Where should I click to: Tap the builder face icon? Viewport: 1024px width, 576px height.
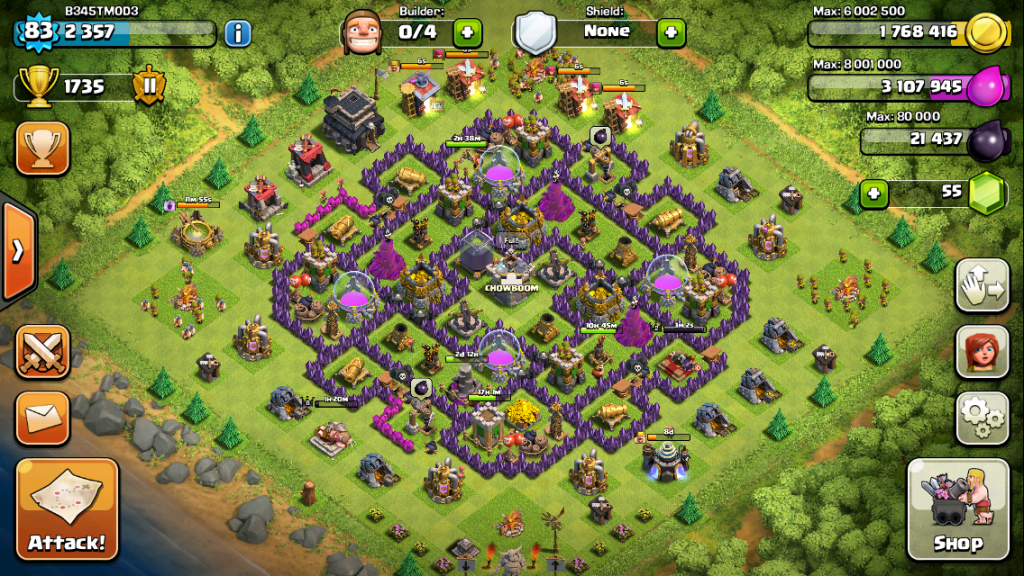coord(361,33)
